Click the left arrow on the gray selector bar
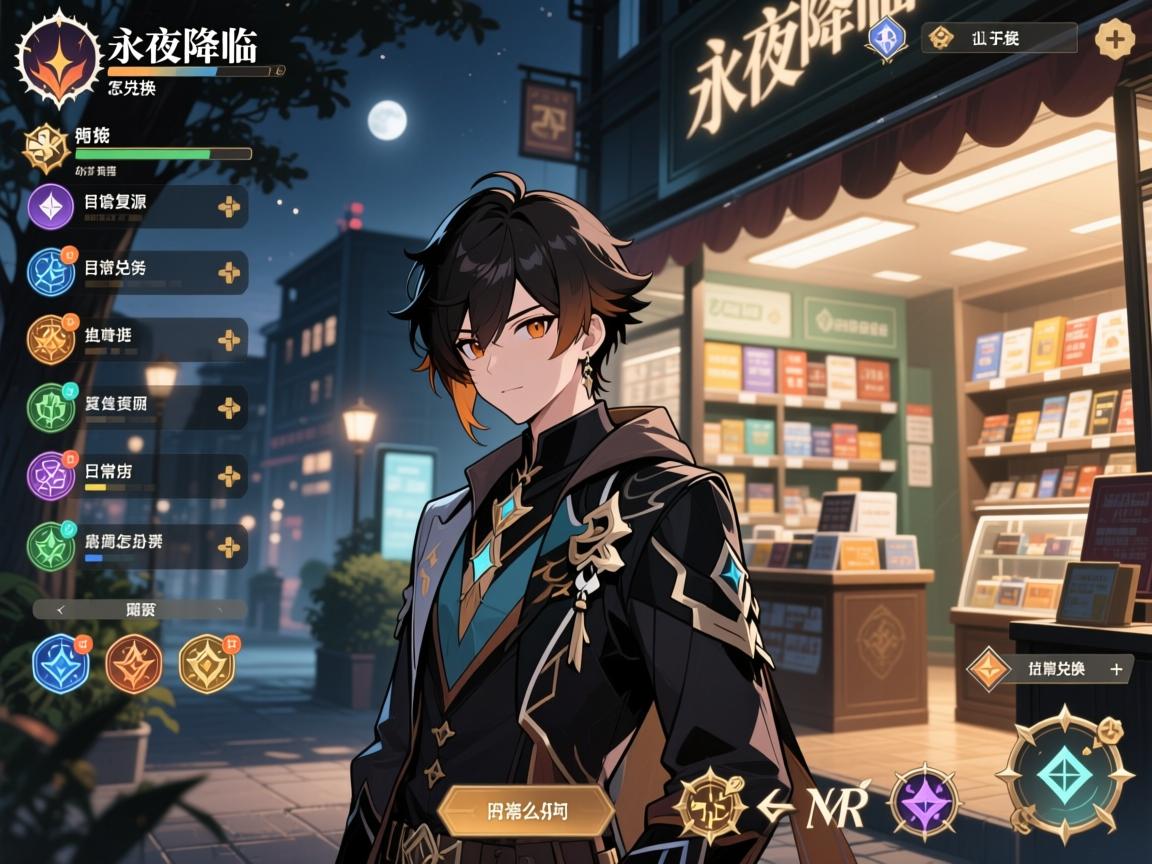 [60, 609]
